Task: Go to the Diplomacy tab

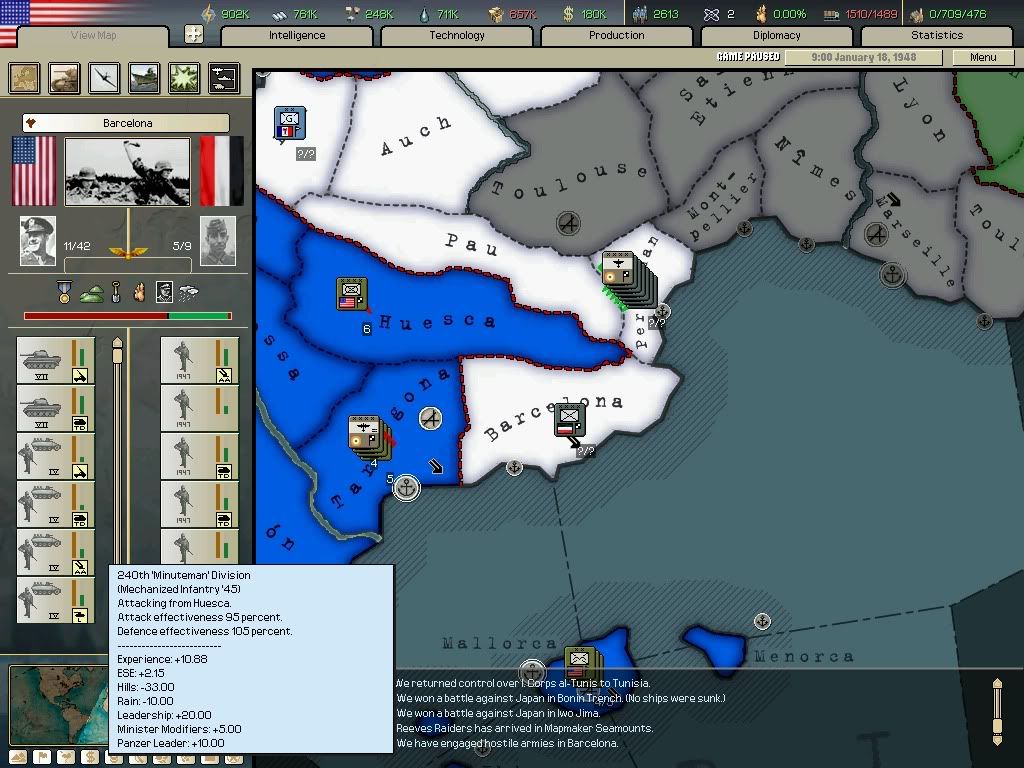Action: [777, 35]
